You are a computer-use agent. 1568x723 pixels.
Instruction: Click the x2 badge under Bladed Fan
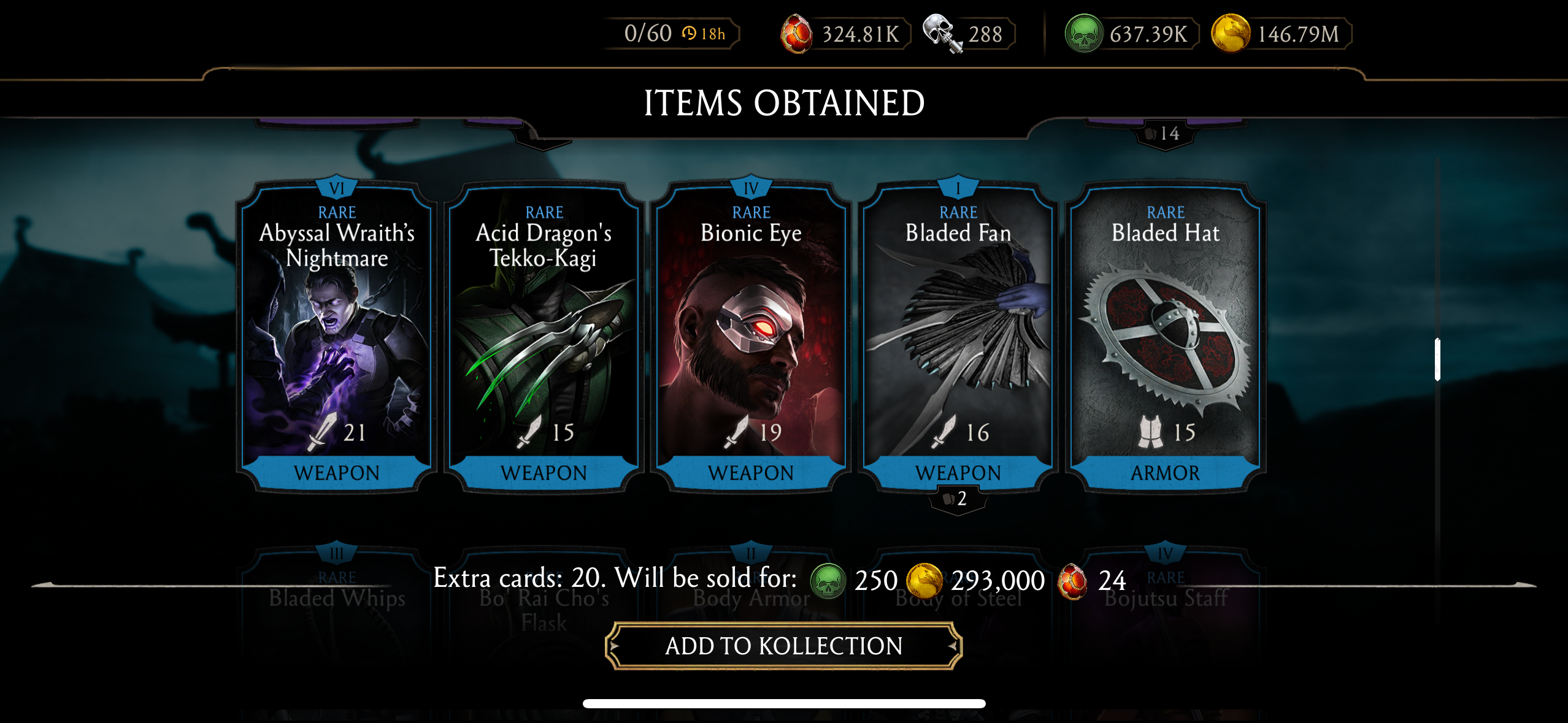959,499
